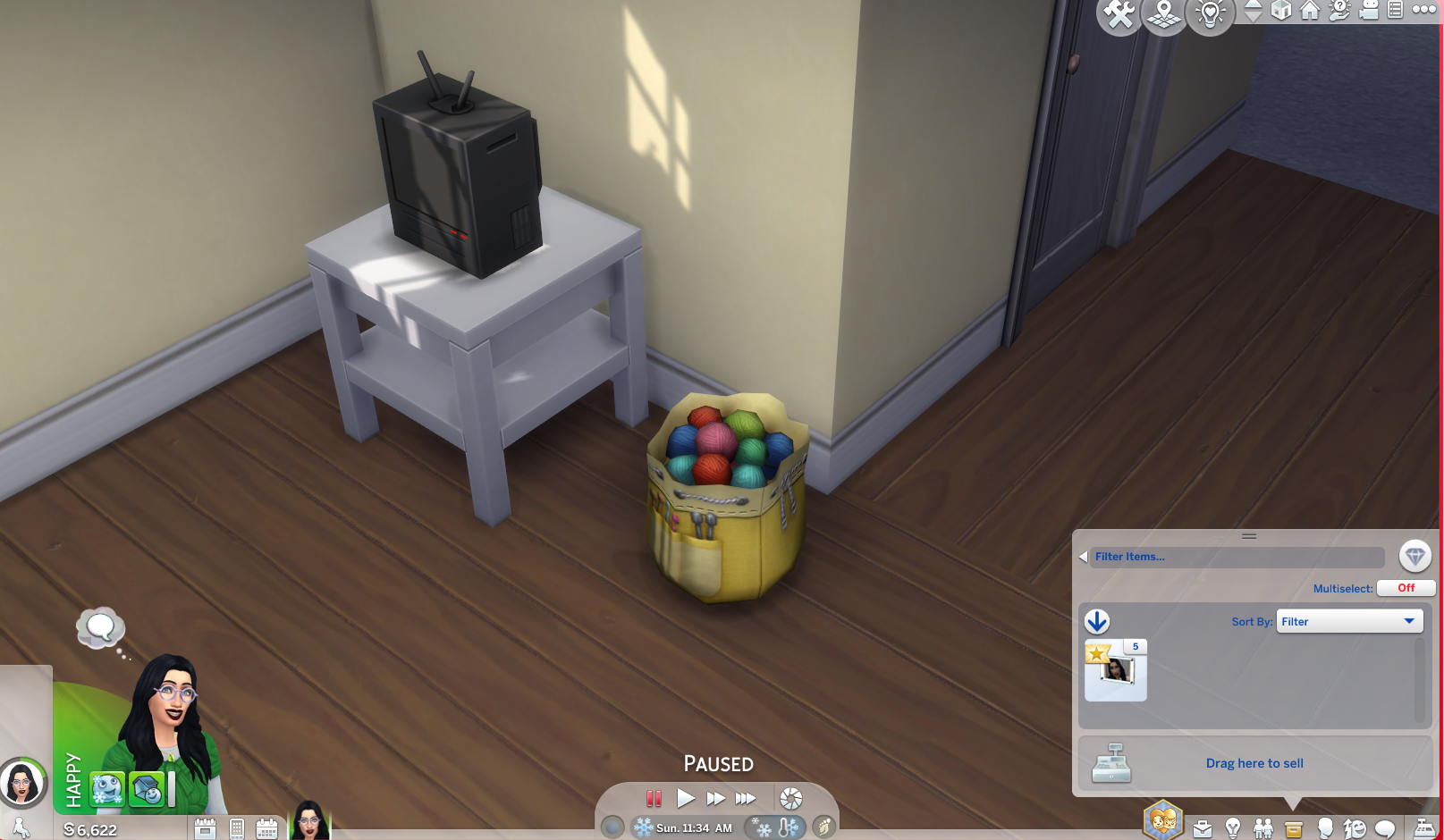Screen dimensions: 1444x840
Task: Toggle walls cutaway view with the house cube
Action: [1281, 12]
